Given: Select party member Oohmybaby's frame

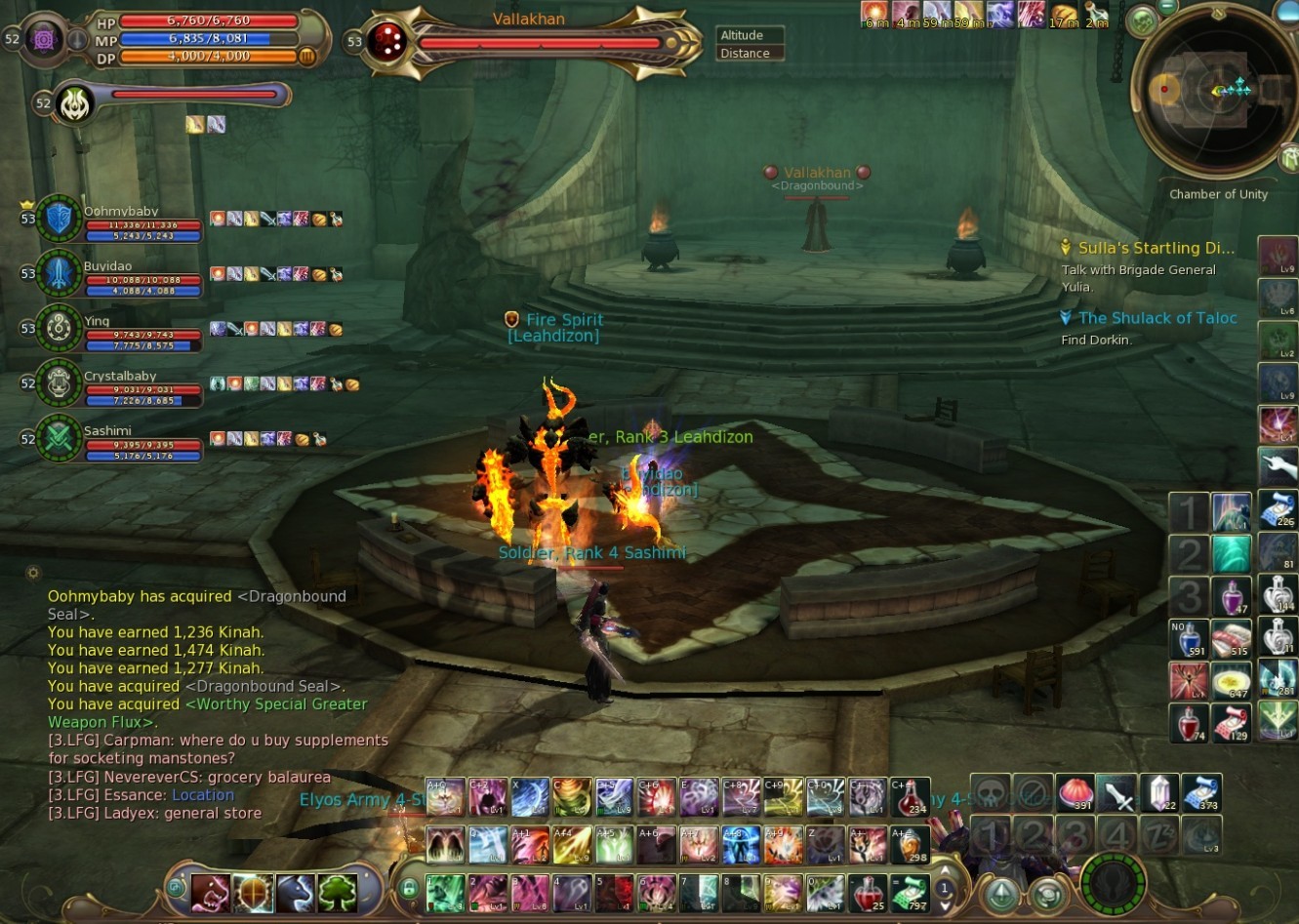Looking at the screenshot, I should point(60,219).
